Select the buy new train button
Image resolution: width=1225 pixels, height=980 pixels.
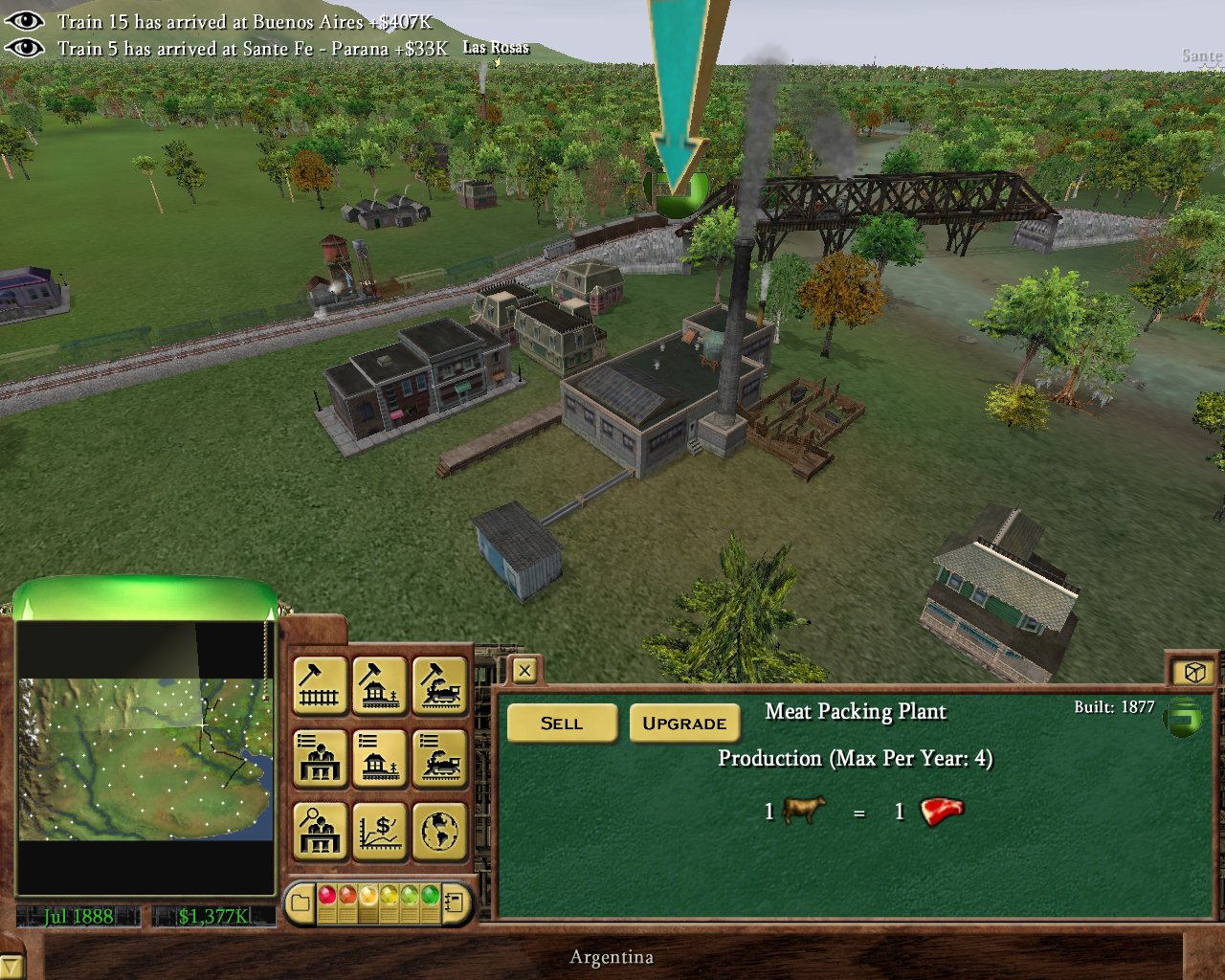pos(440,685)
